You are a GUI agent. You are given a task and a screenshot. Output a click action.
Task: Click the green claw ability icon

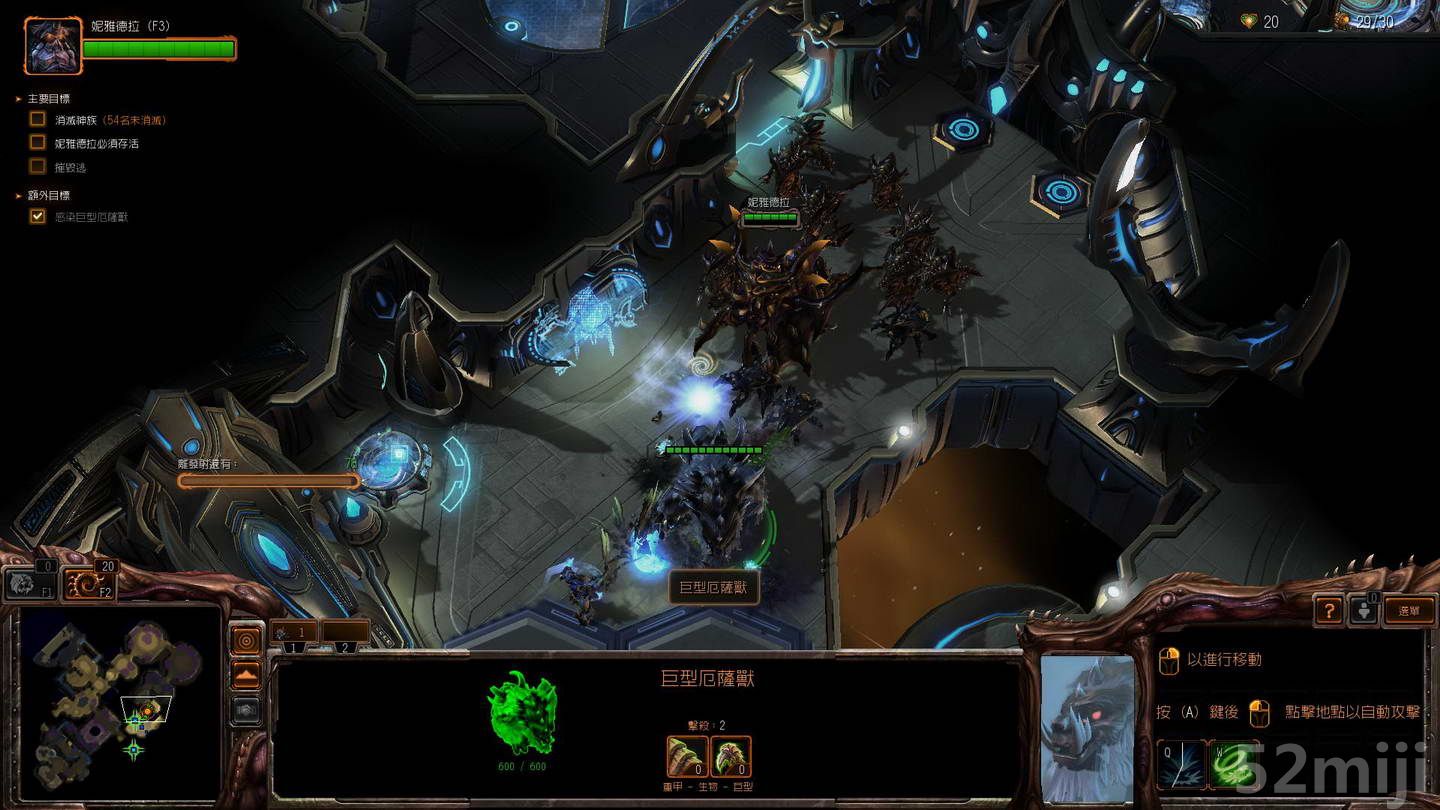[x=1234, y=763]
